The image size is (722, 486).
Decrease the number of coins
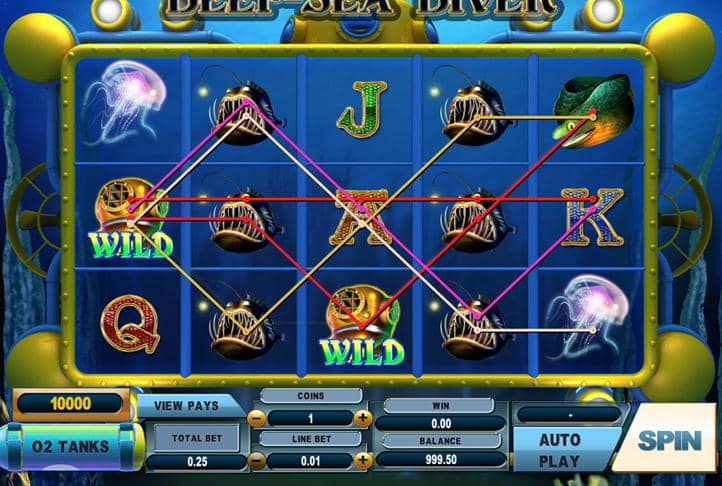(x=258, y=417)
